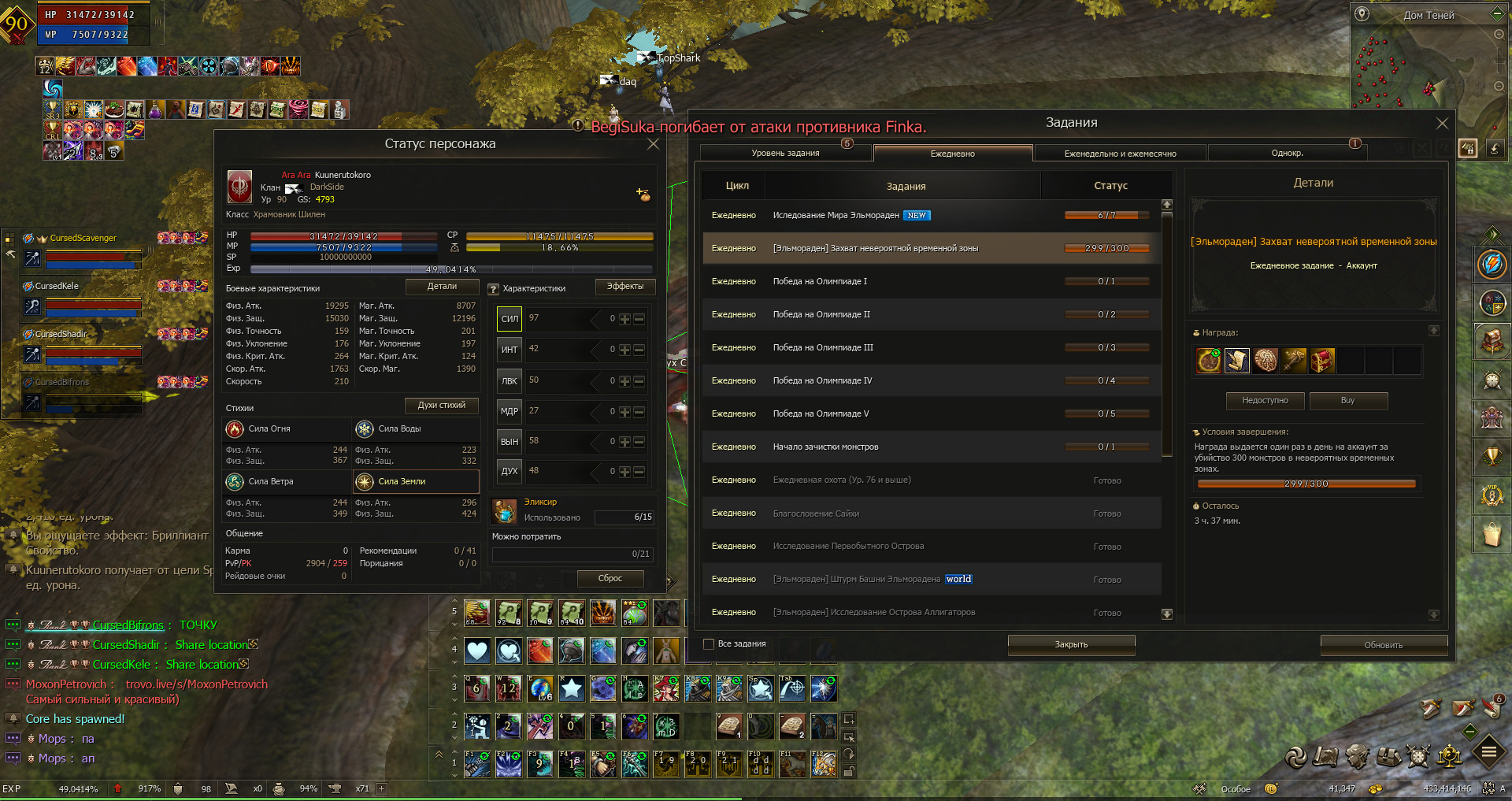The width and height of the screenshot is (1512, 801).
Task: Select party member CursedScavenger
Action: tap(83, 238)
